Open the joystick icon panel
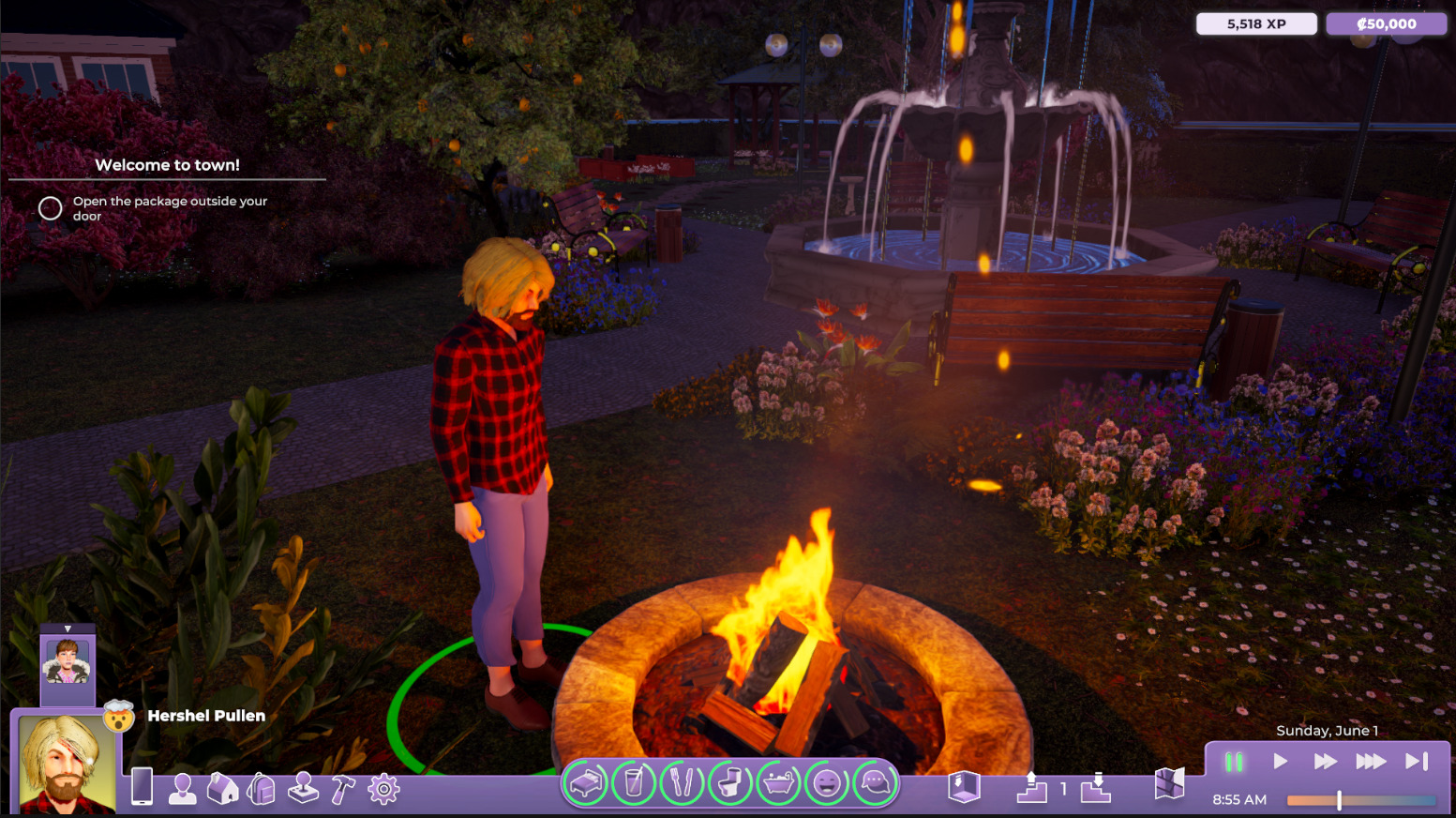 click(x=303, y=789)
